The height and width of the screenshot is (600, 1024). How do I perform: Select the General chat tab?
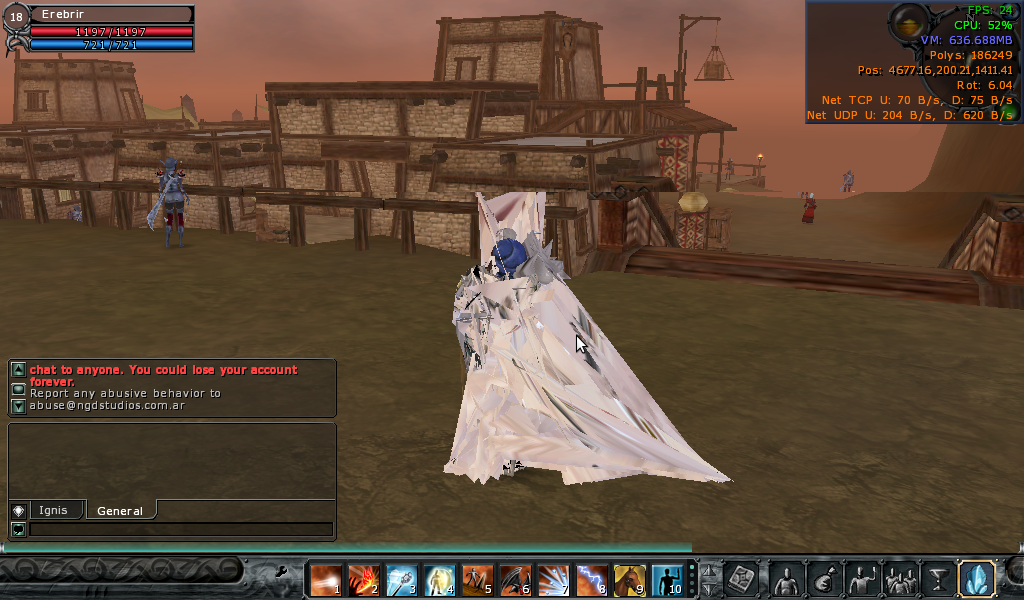coord(120,511)
